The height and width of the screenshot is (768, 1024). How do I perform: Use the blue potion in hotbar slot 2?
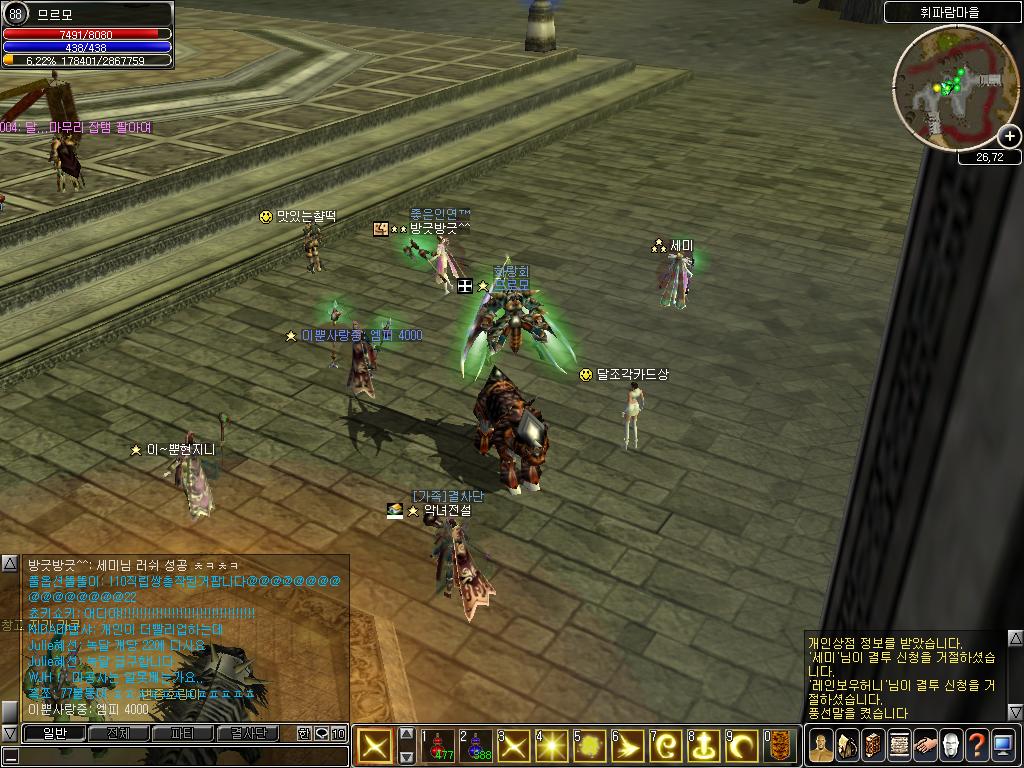tap(476, 746)
